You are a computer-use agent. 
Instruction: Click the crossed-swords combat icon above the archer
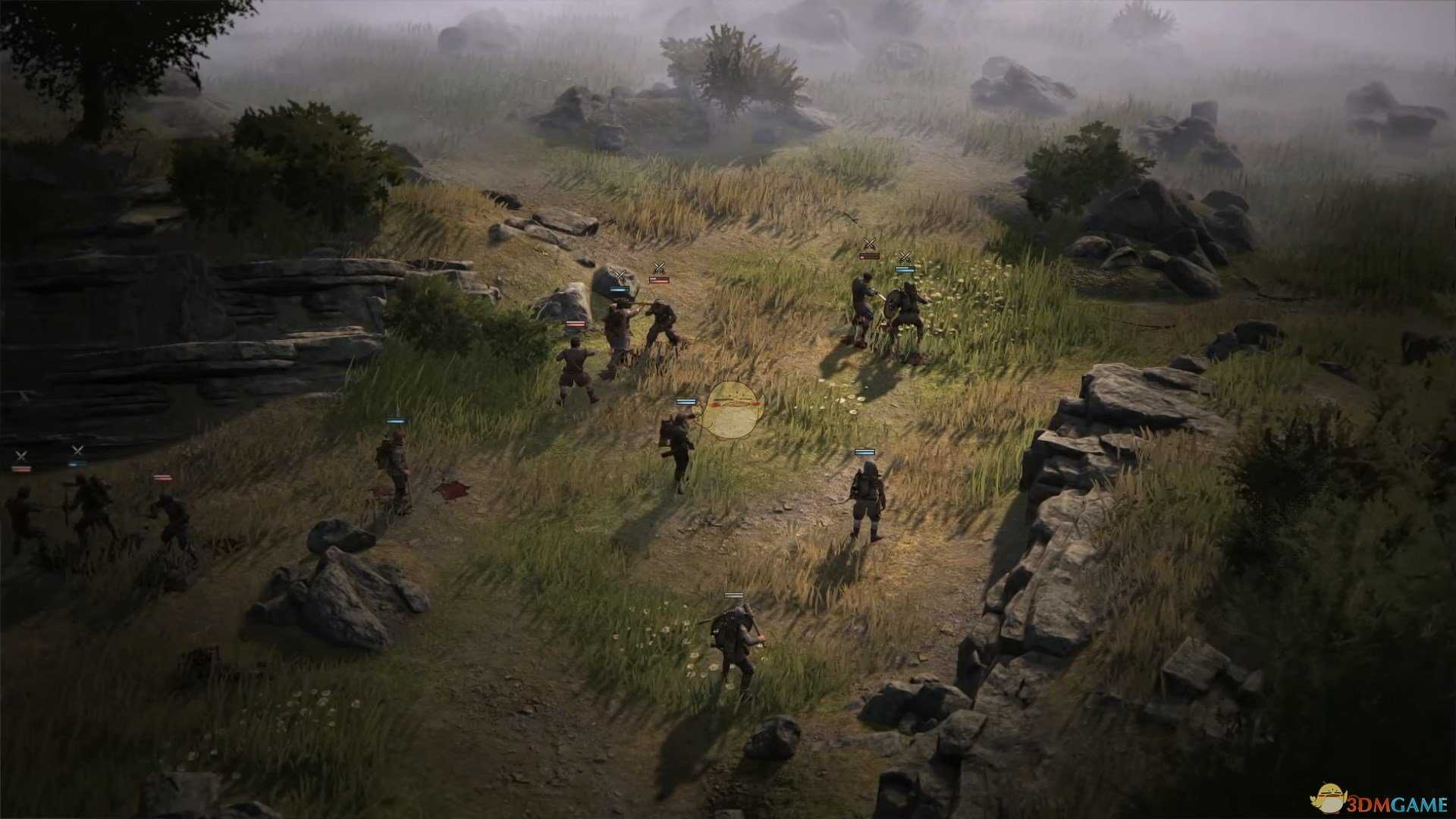660,268
